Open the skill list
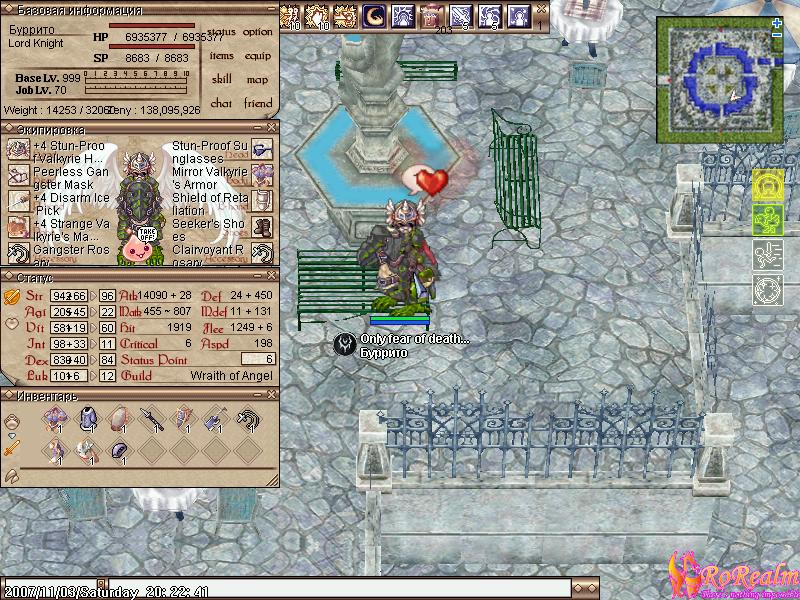 click(x=221, y=80)
